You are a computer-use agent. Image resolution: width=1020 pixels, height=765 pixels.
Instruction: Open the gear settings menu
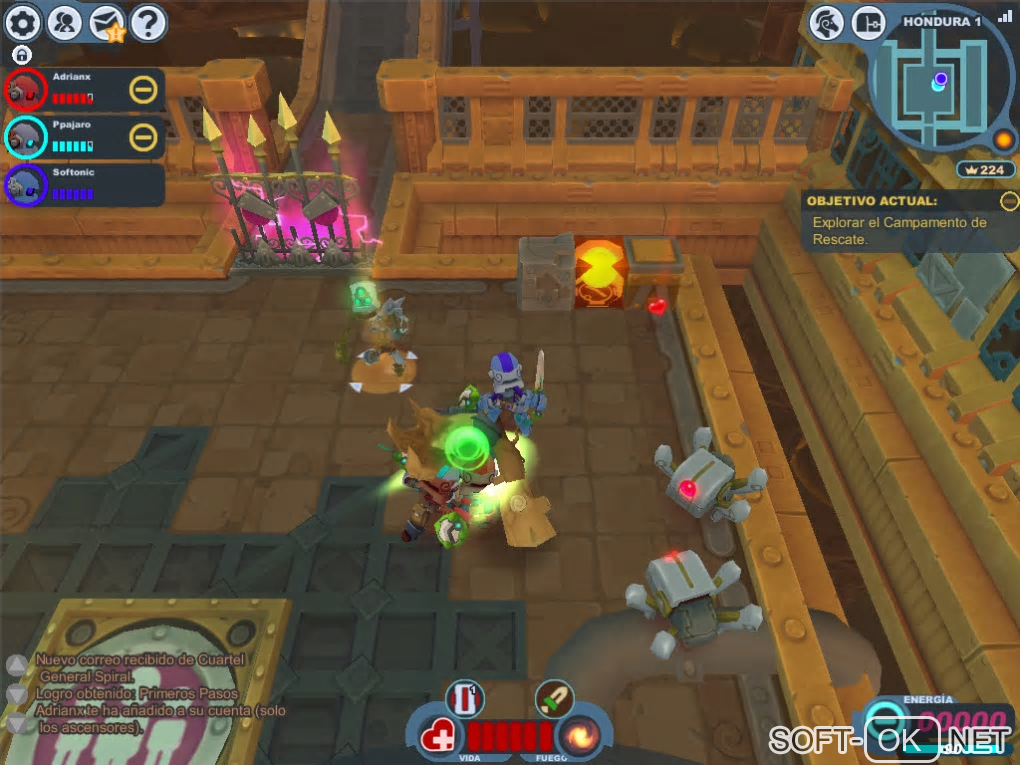(23, 22)
